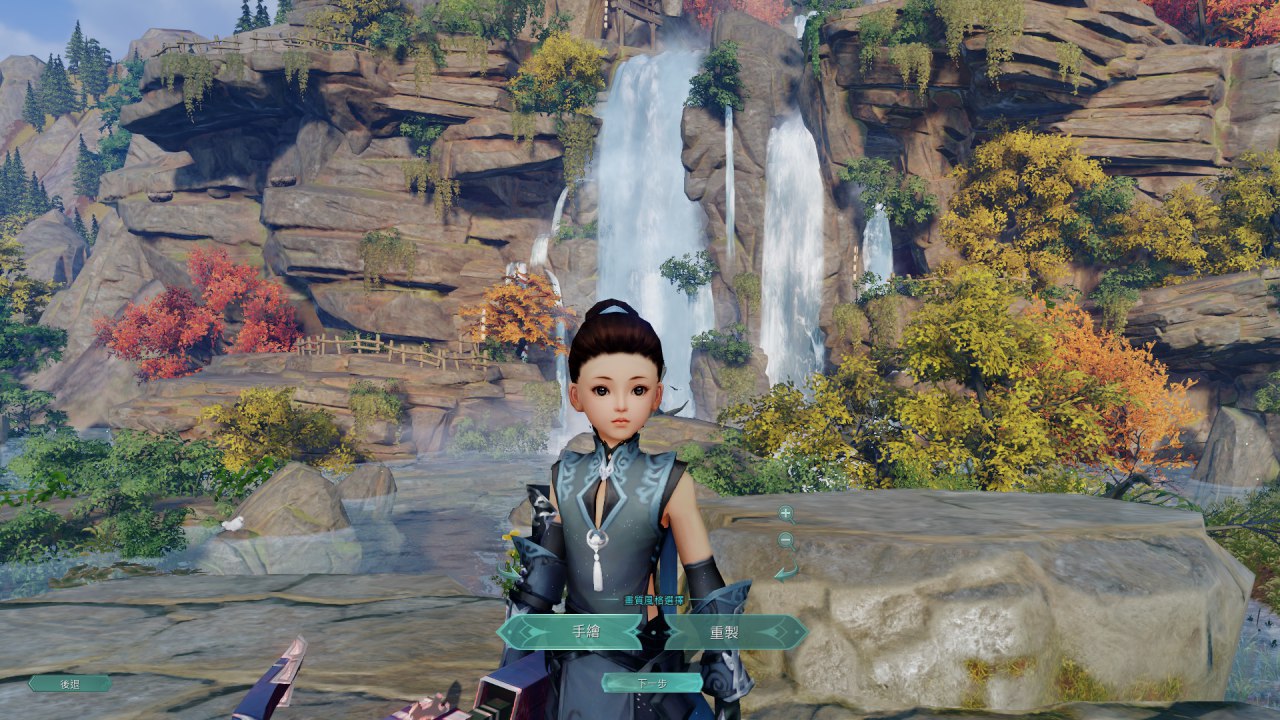The height and width of the screenshot is (720, 1280).
Task: Rotate character using the arrow below the magnifiers
Action: (x=787, y=572)
